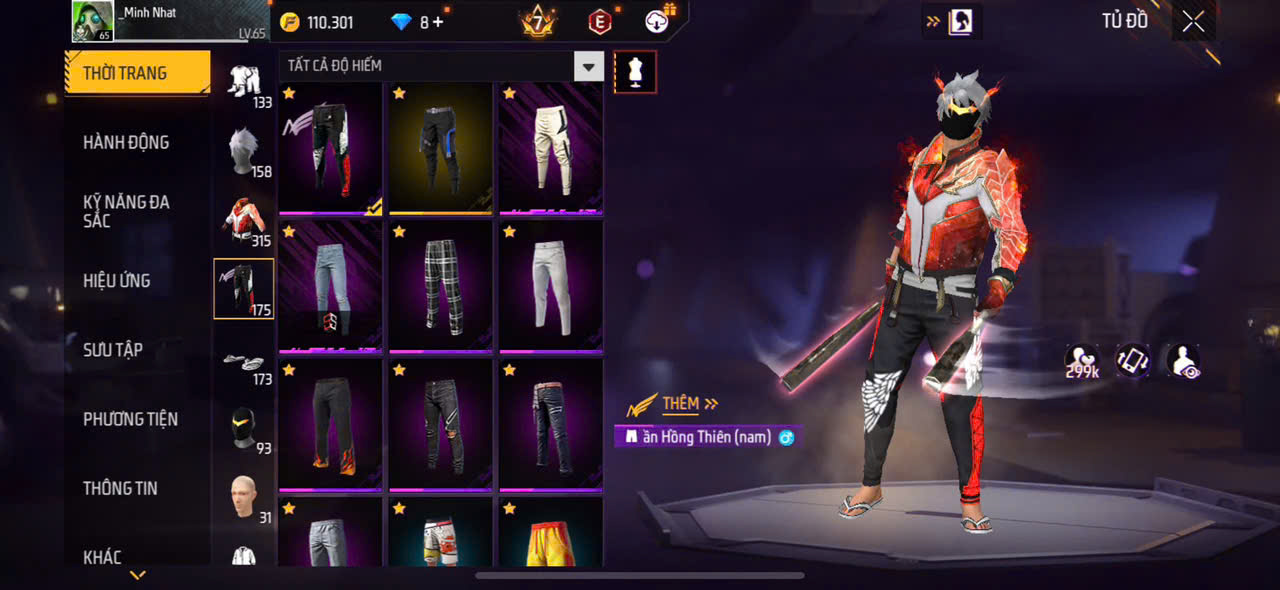Select the Kỹ Năng Đa Sắc tab

[126, 211]
